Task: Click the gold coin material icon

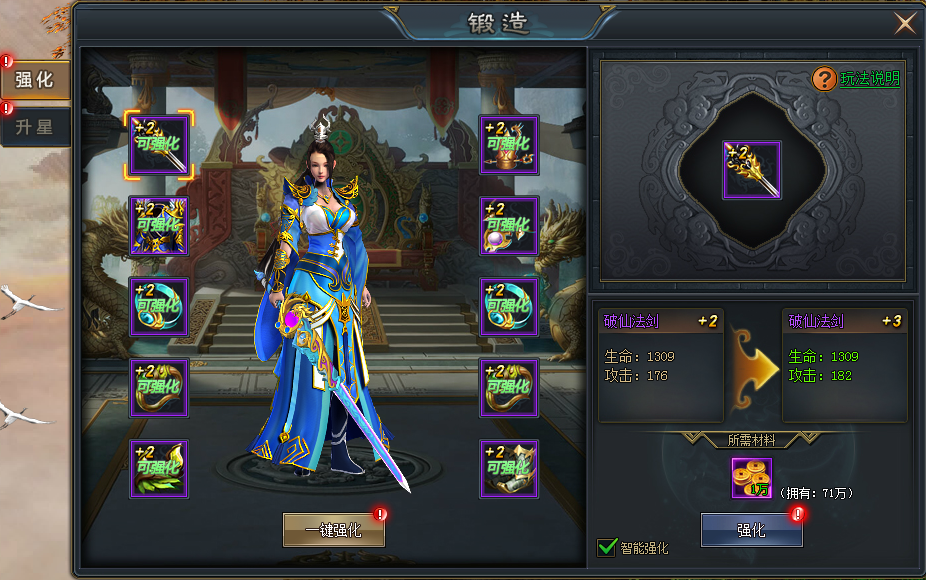Action: (x=751, y=478)
